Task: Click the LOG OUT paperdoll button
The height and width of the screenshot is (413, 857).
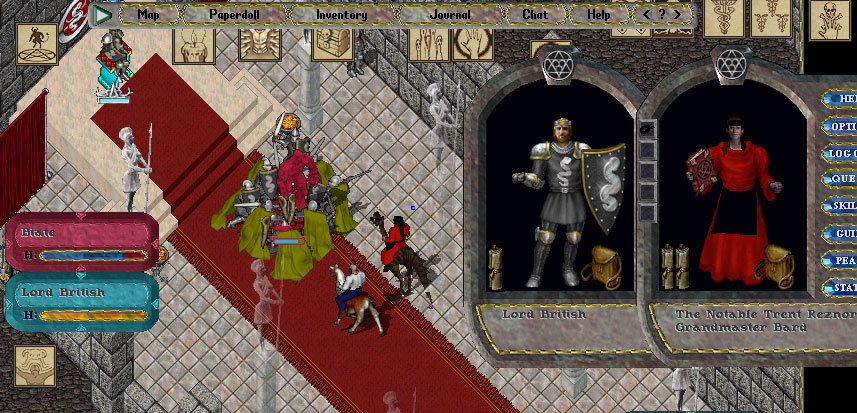Action: 842,154
